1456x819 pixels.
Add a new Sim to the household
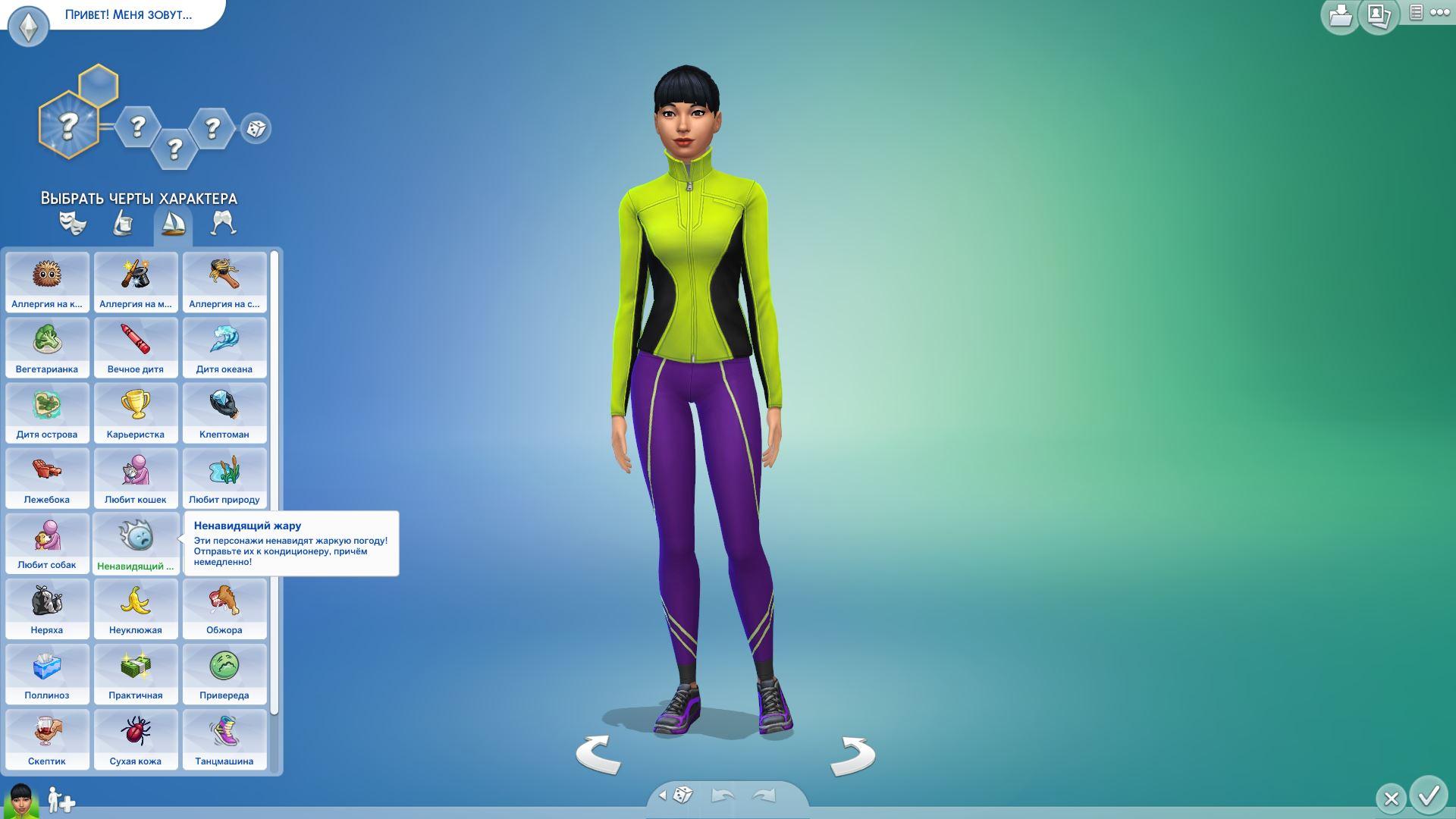click(x=61, y=801)
